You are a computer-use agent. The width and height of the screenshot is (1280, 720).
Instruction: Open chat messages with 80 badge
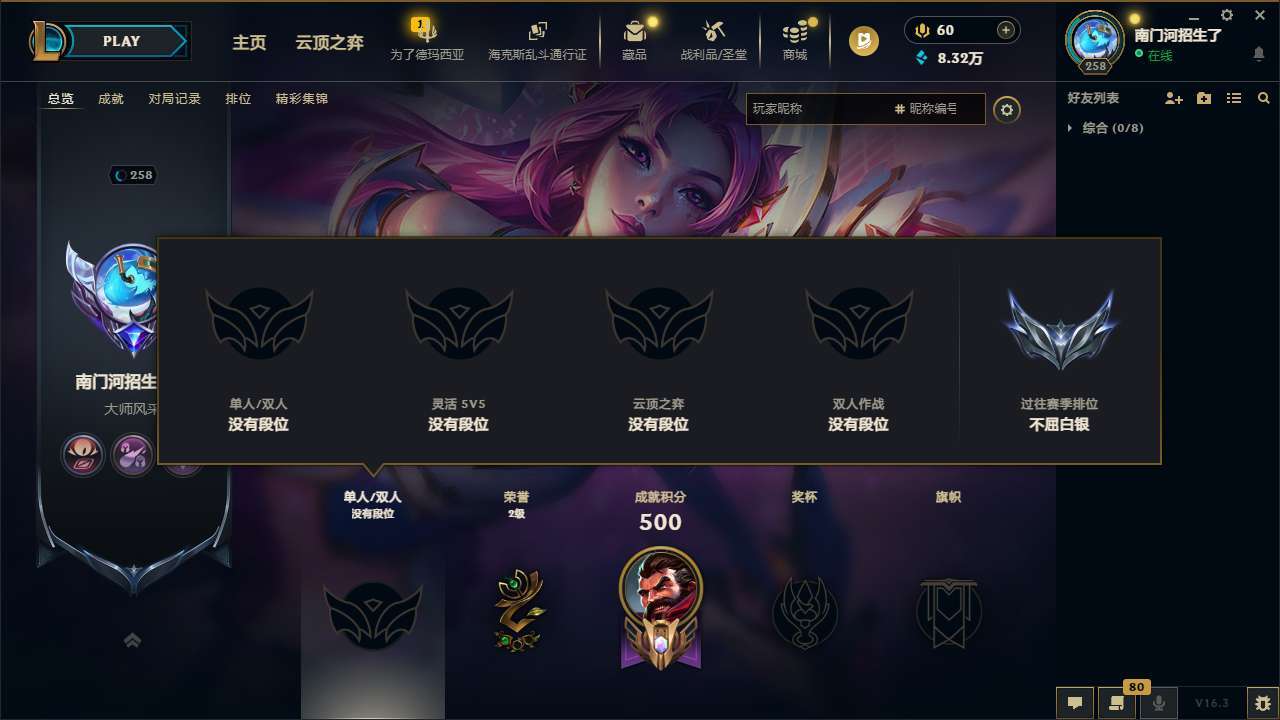click(x=1115, y=703)
